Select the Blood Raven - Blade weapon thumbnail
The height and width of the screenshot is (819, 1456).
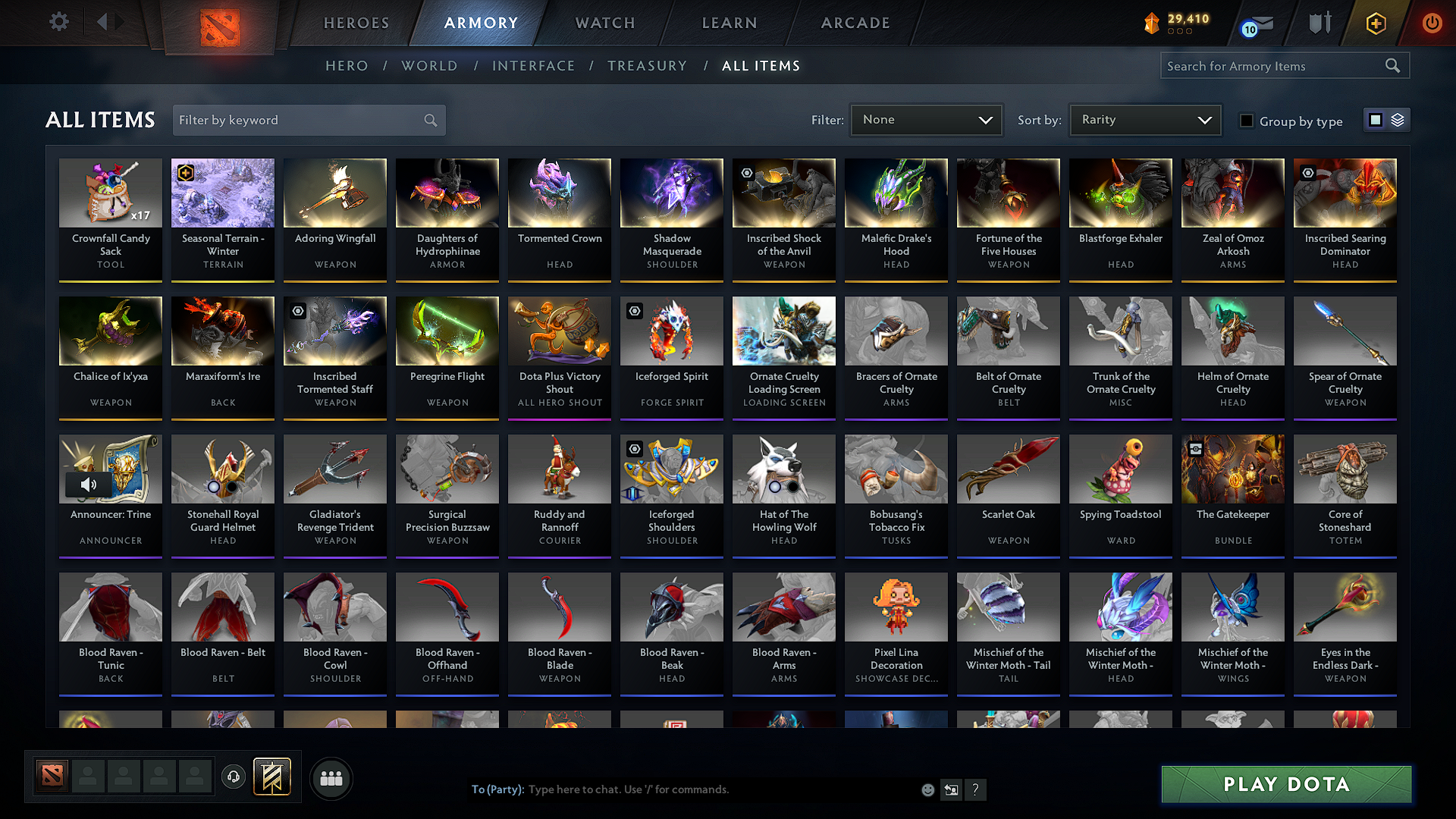tap(559, 607)
